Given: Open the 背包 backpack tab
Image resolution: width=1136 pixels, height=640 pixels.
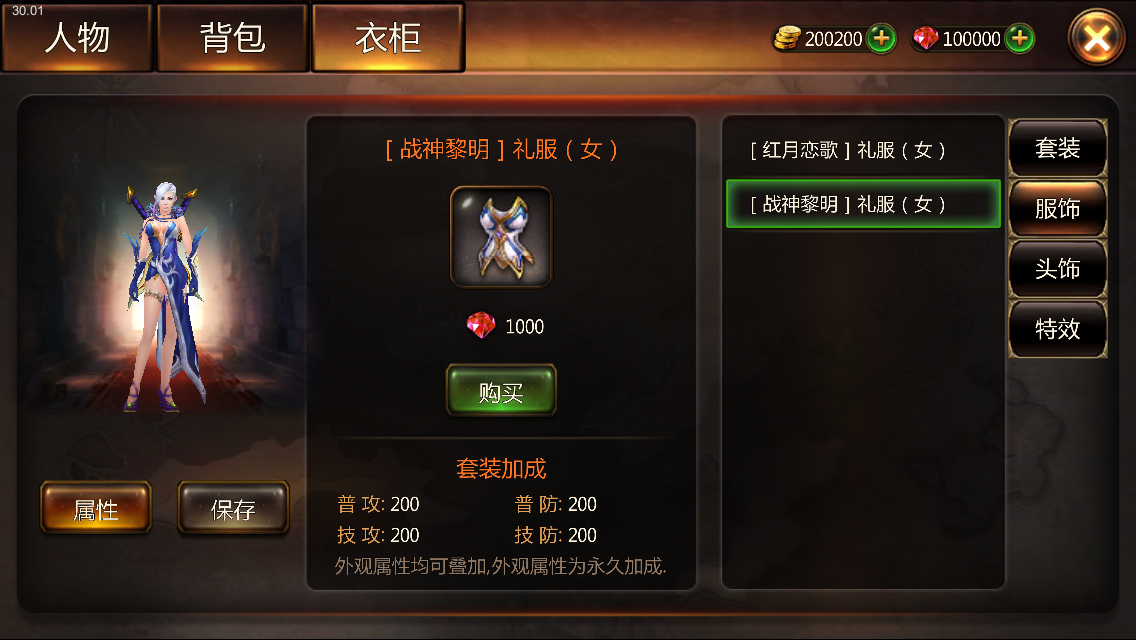Looking at the screenshot, I should coord(232,38).
